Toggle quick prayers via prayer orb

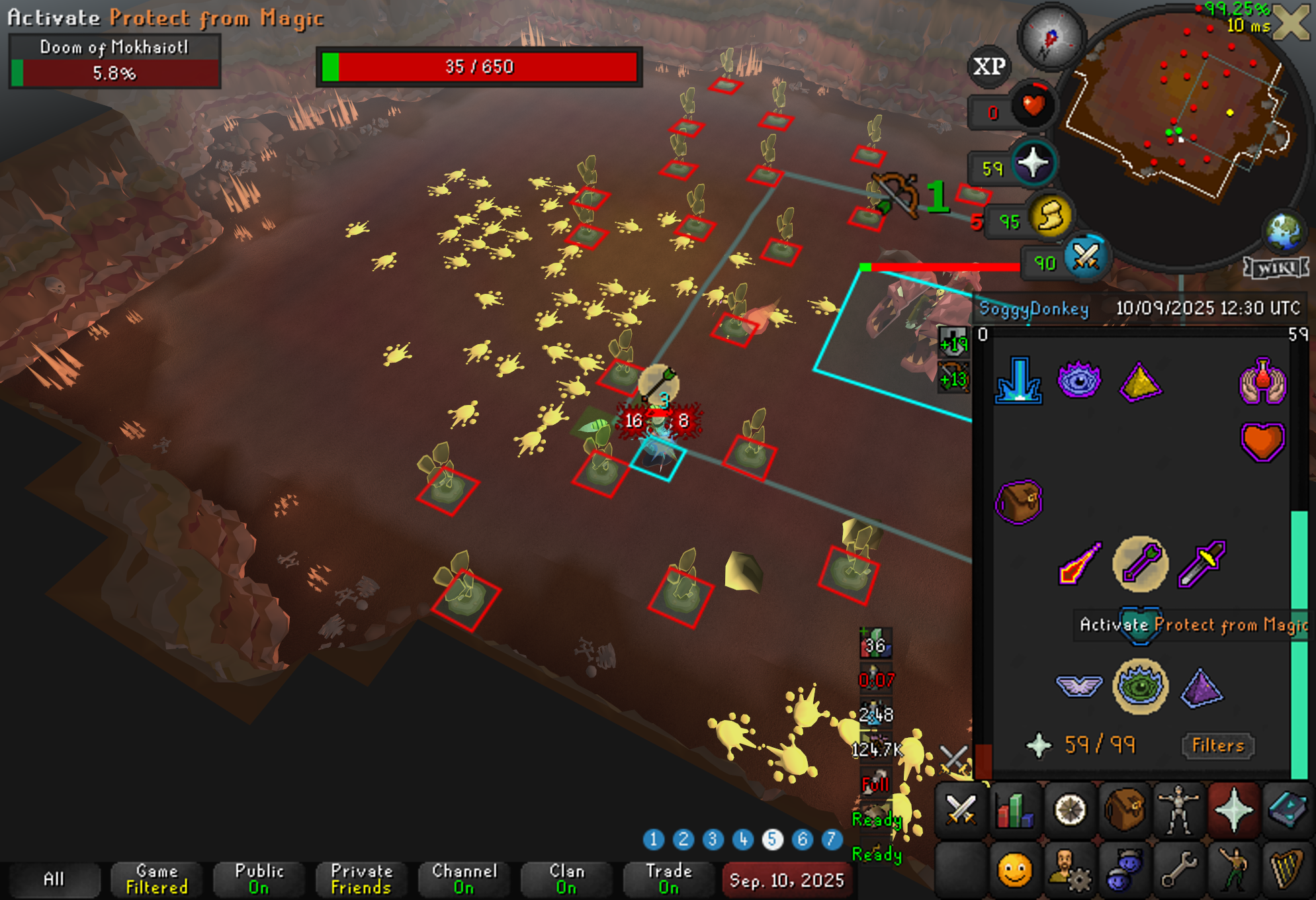pyautogui.click(x=1033, y=163)
